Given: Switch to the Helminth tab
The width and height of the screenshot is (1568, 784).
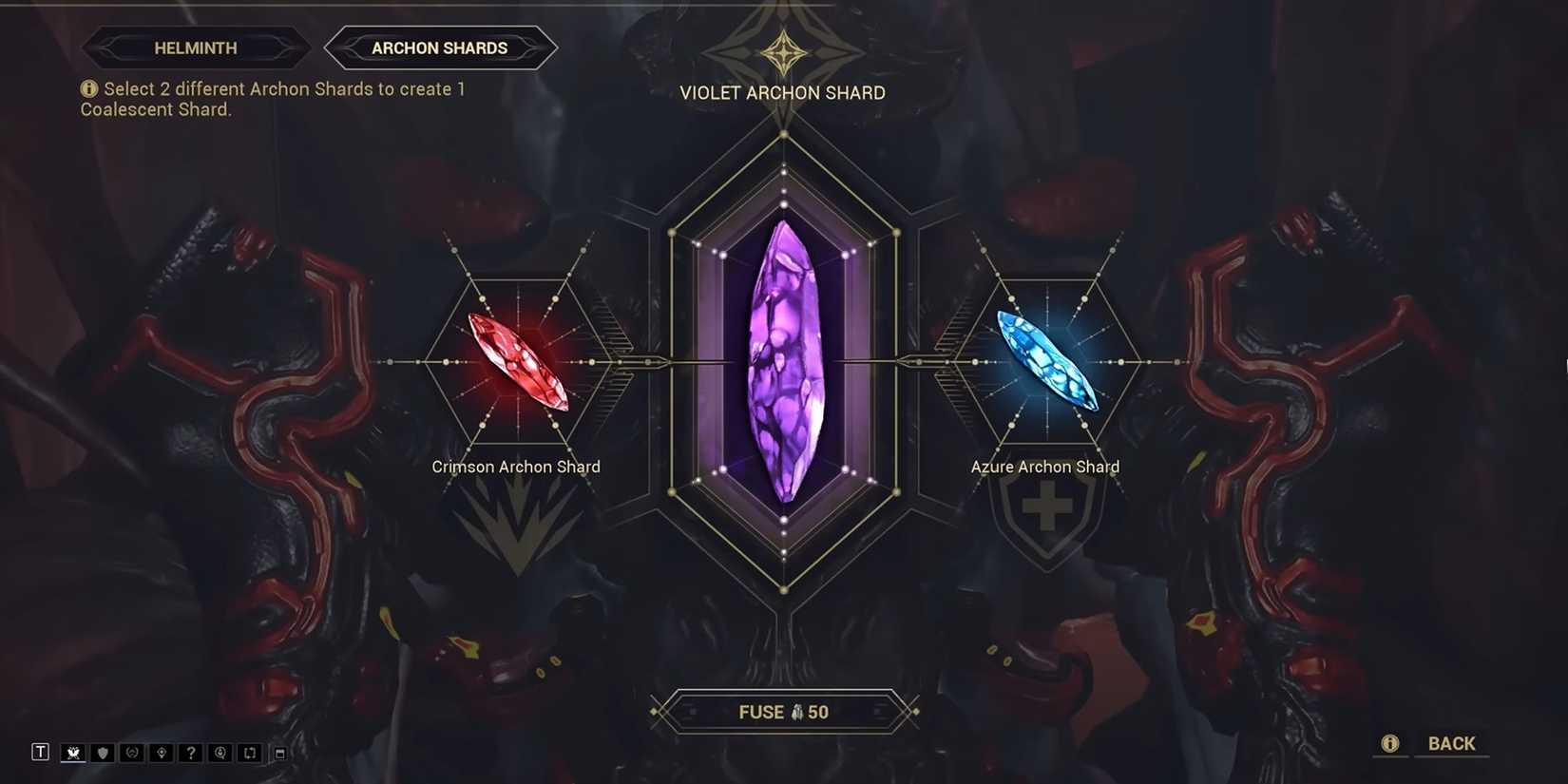Looking at the screenshot, I should (x=197, y=48).
